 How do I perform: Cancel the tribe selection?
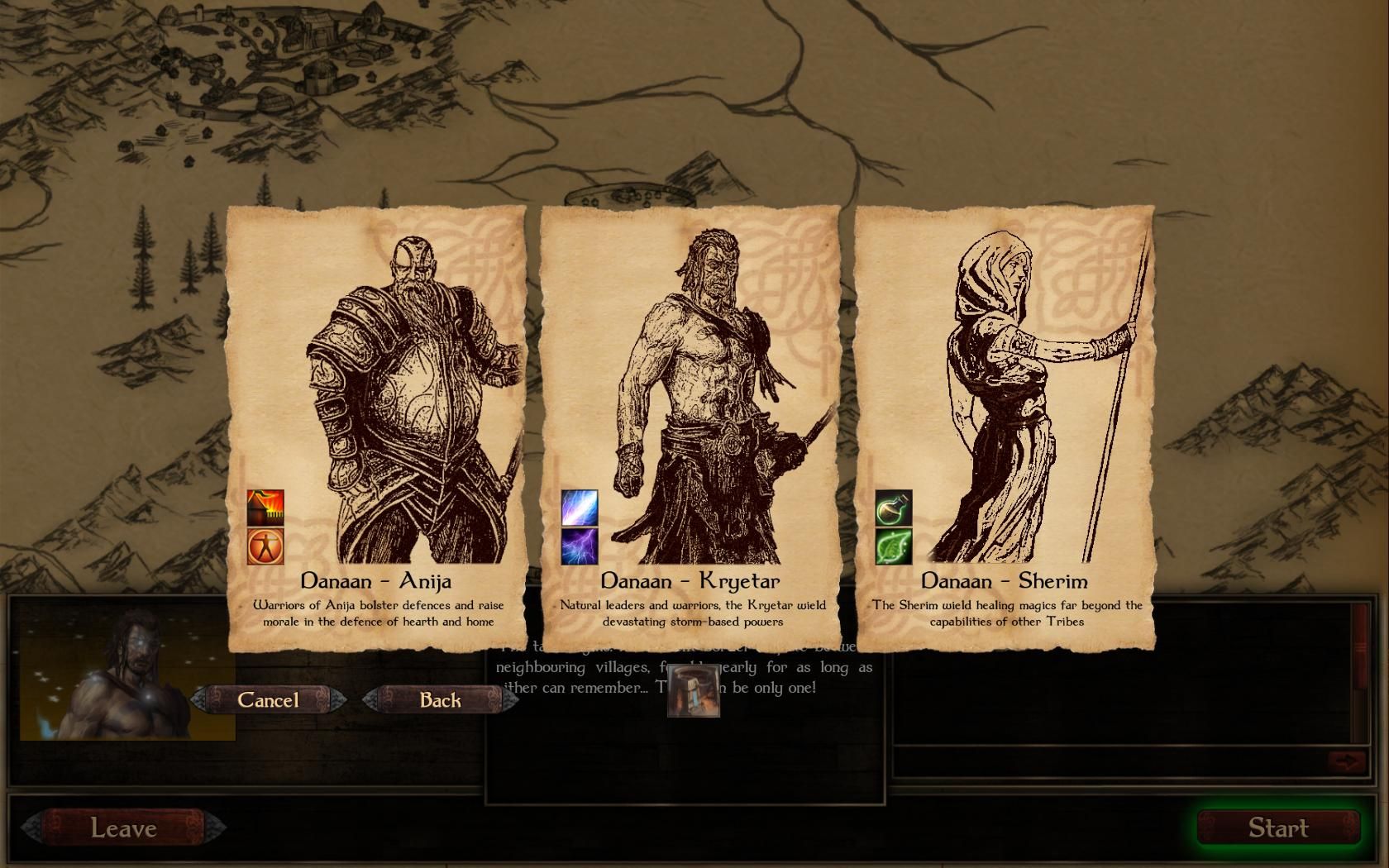[x=268, y=700]
